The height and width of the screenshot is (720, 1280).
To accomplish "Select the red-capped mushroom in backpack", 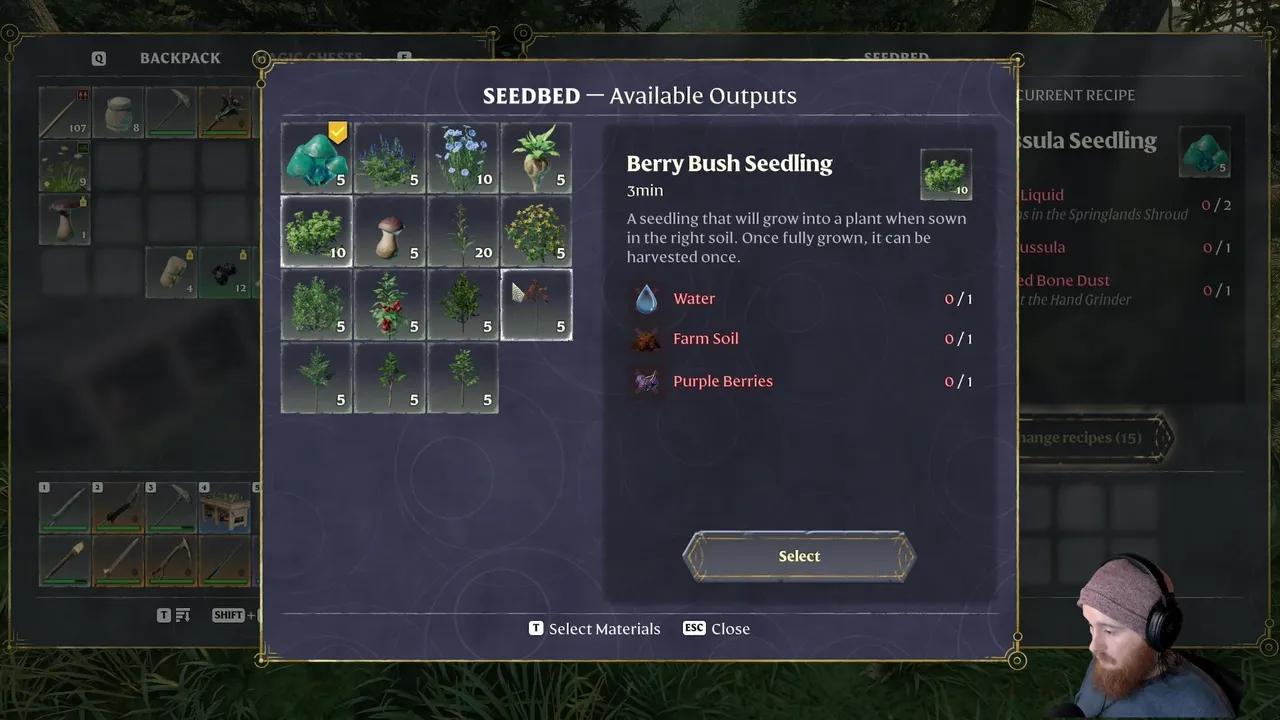I will [64, 219].
